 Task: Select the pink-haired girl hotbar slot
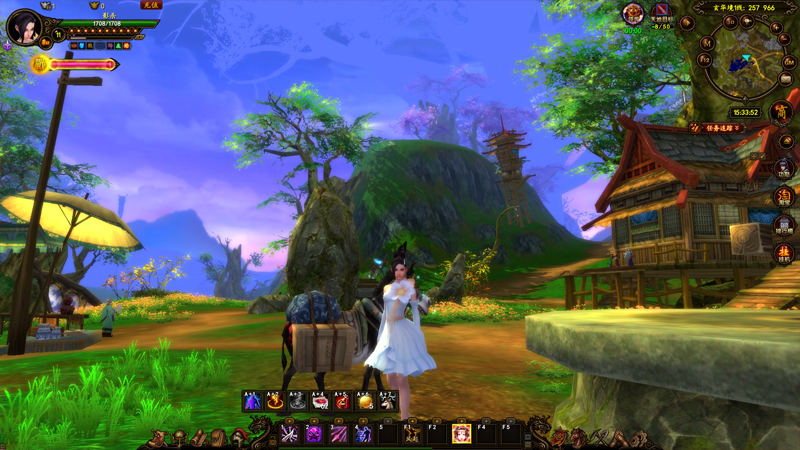(461, 433)
